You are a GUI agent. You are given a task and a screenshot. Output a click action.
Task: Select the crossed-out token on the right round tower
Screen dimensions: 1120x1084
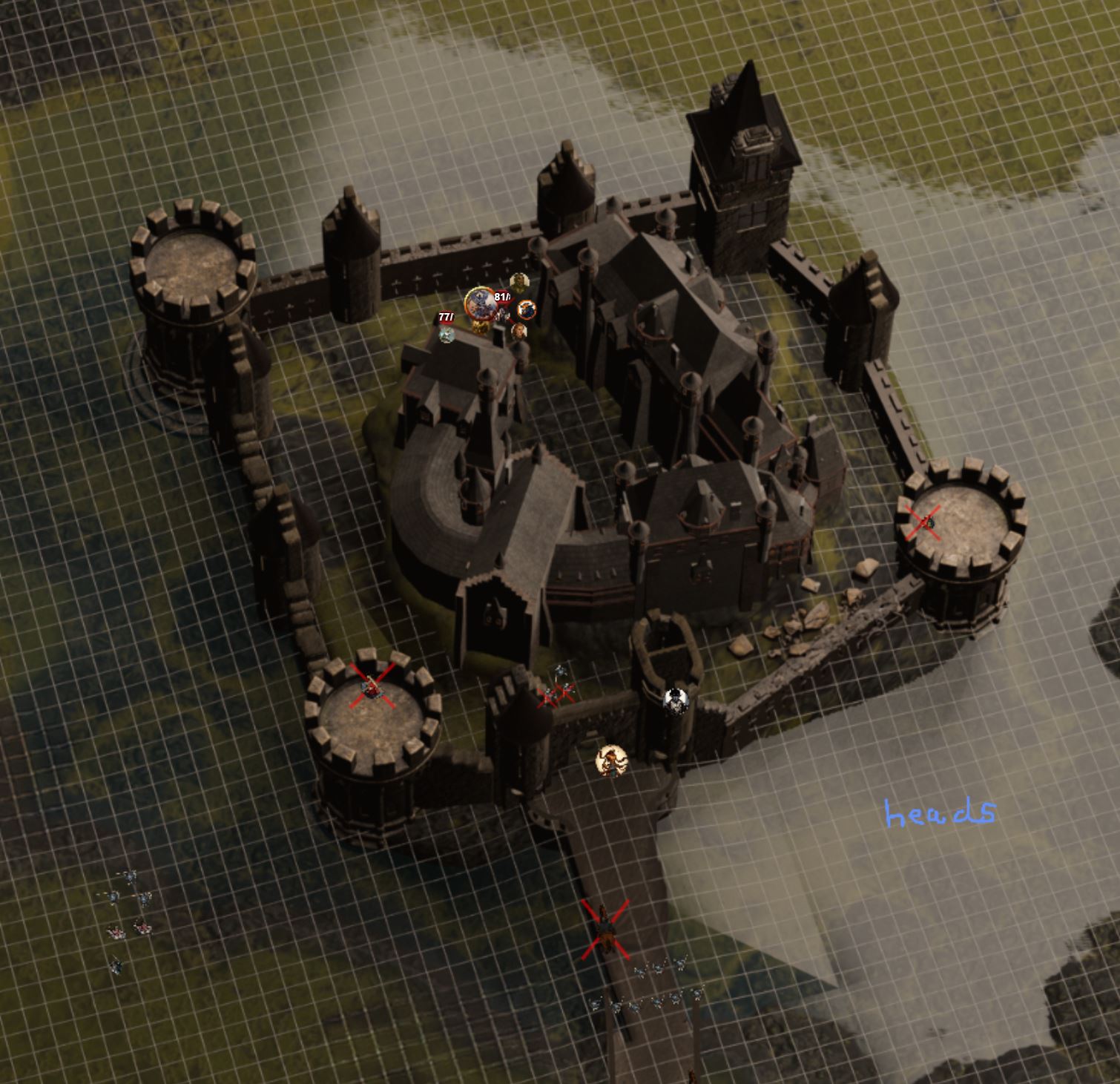tap(924, 522)
